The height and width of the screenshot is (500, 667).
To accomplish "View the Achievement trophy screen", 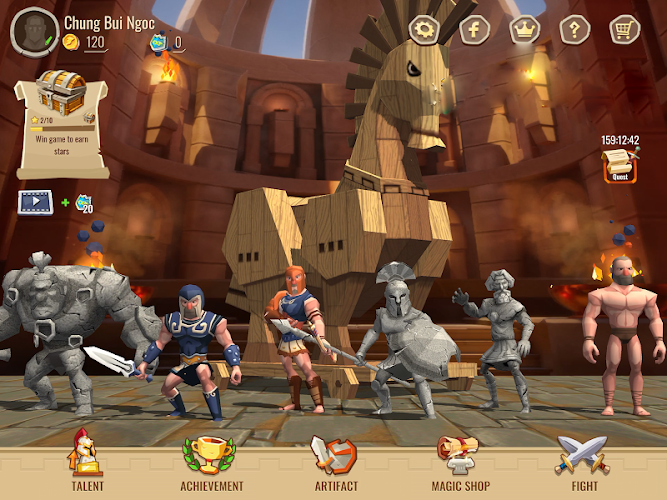I will [212, 461].
